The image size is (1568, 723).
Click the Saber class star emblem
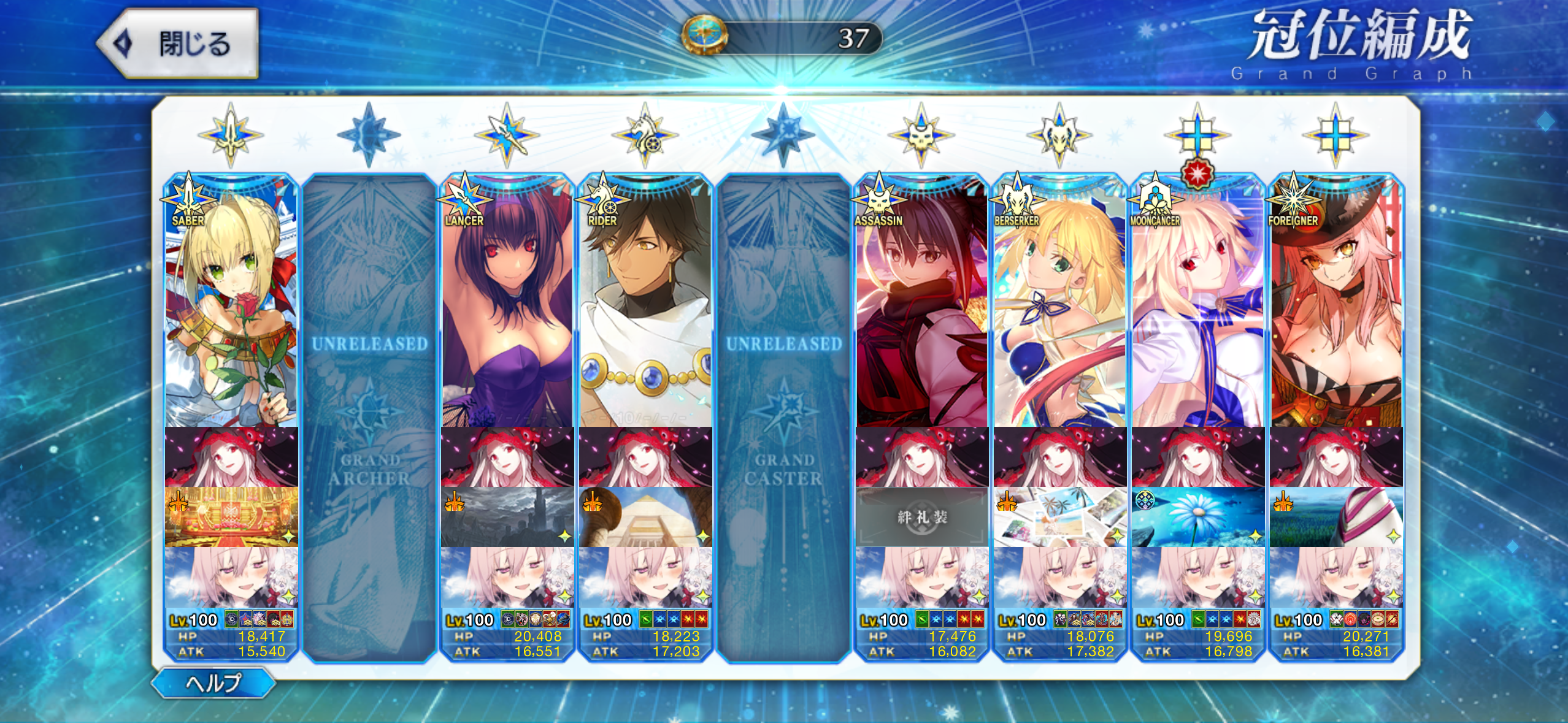(231, 136)
